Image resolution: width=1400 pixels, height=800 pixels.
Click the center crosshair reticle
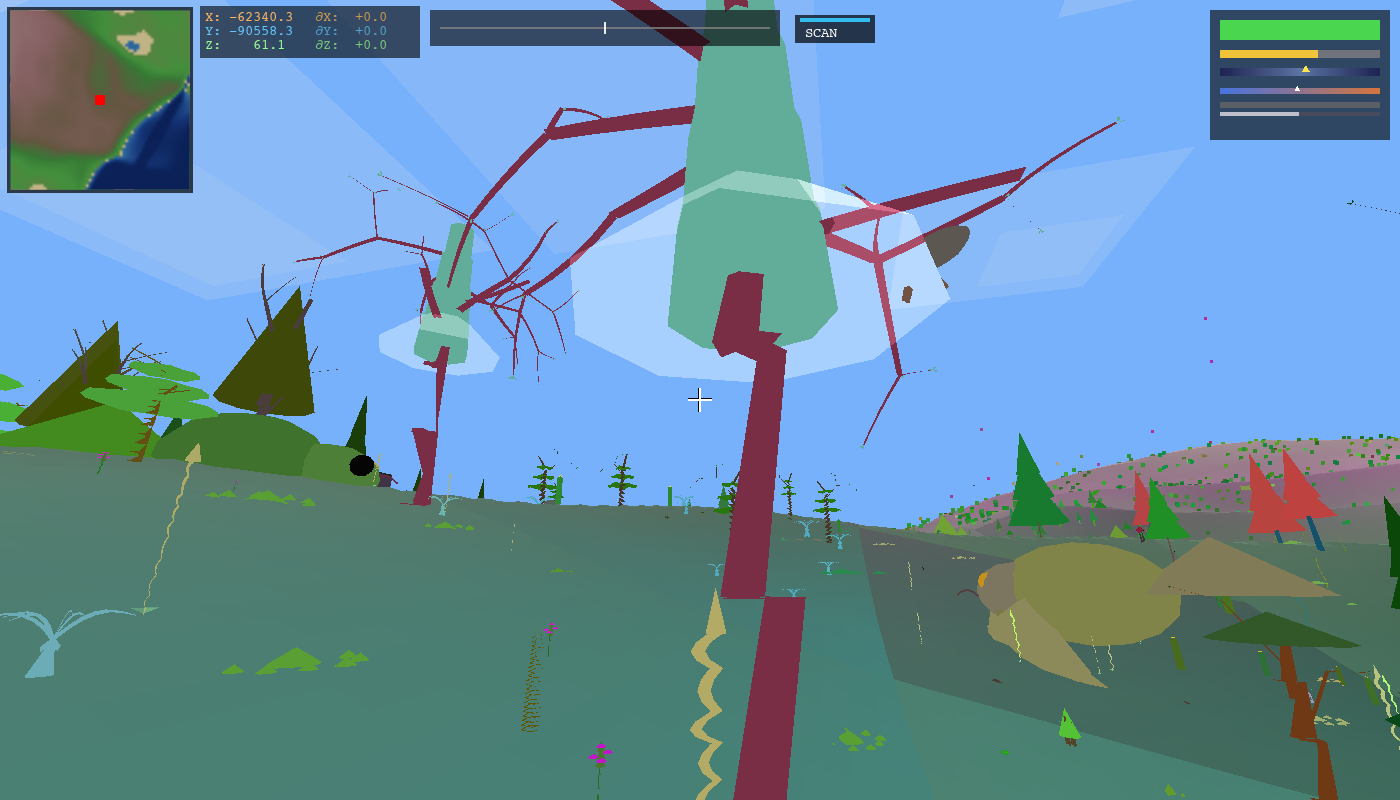coord(700,400)
